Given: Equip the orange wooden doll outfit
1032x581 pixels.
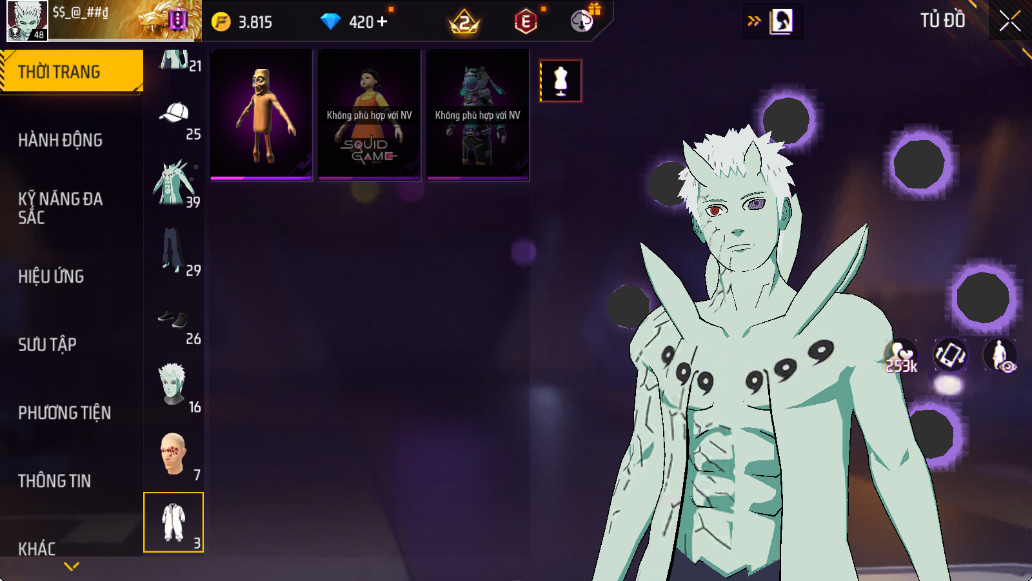Looking at the screenshot, I should (261, 115).
